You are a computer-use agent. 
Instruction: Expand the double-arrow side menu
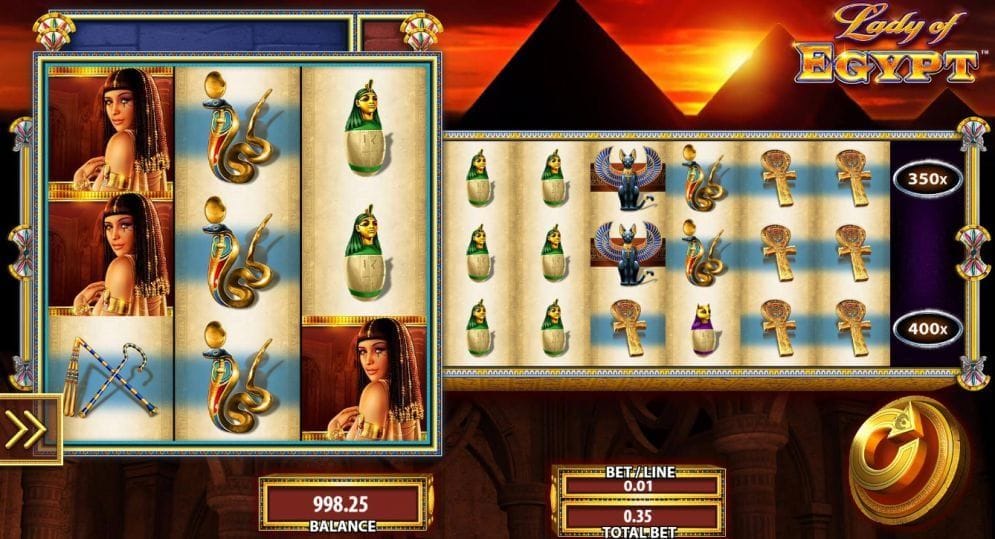27,430
